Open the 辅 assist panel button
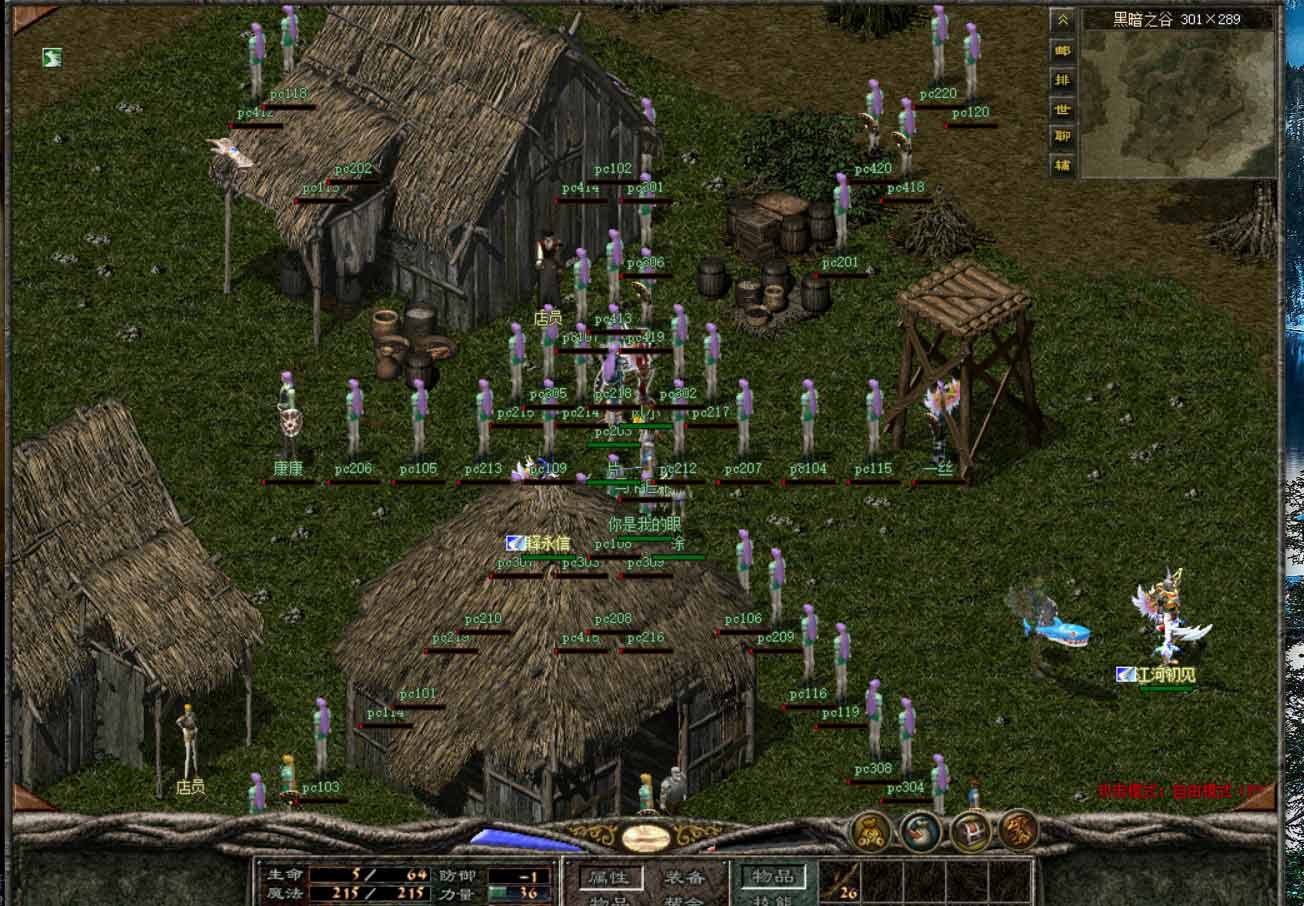This screenshot has height=906, width=1304. point(1061,166)
